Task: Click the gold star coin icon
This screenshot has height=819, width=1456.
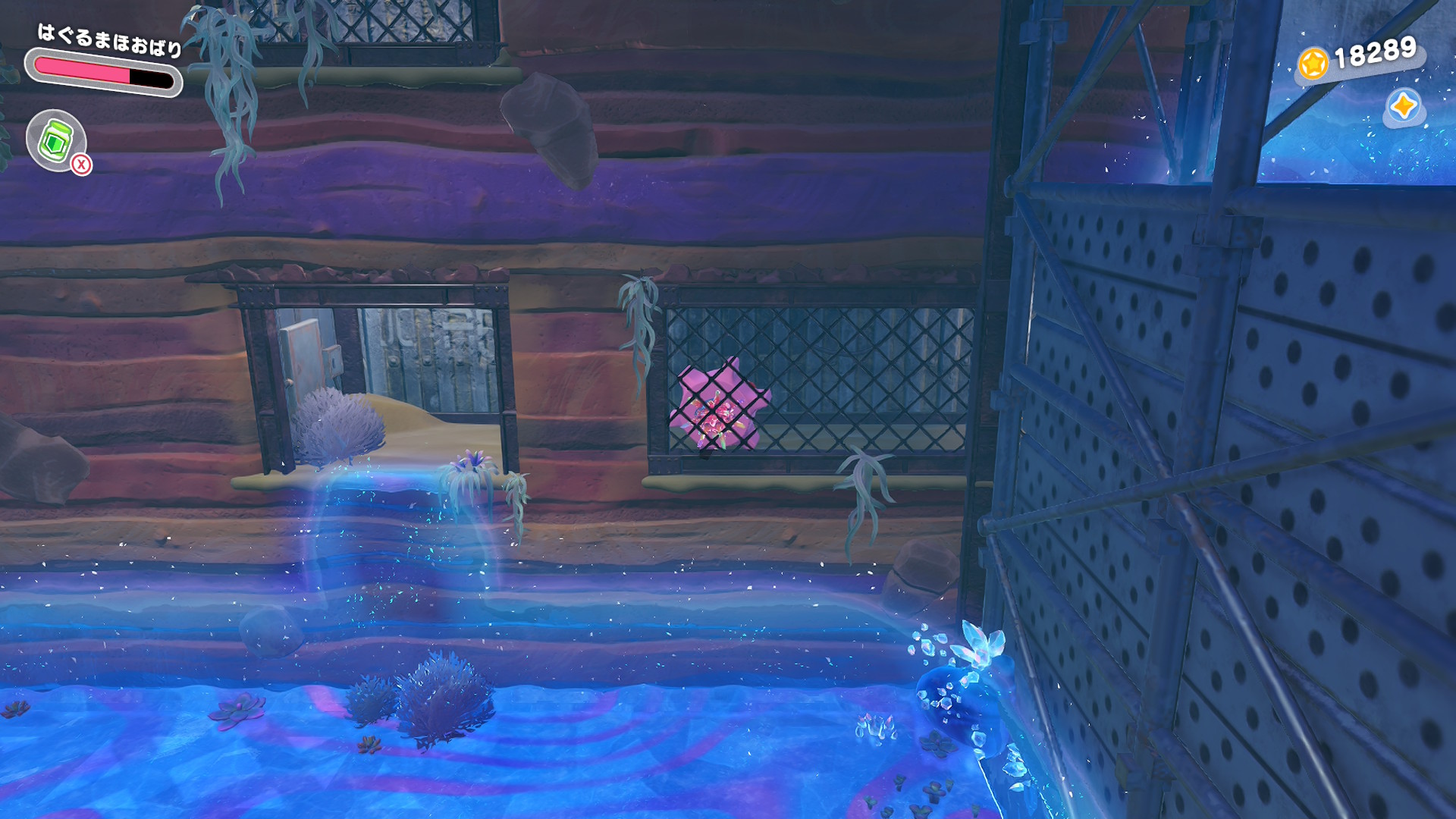Action: tap(1313, 63)
